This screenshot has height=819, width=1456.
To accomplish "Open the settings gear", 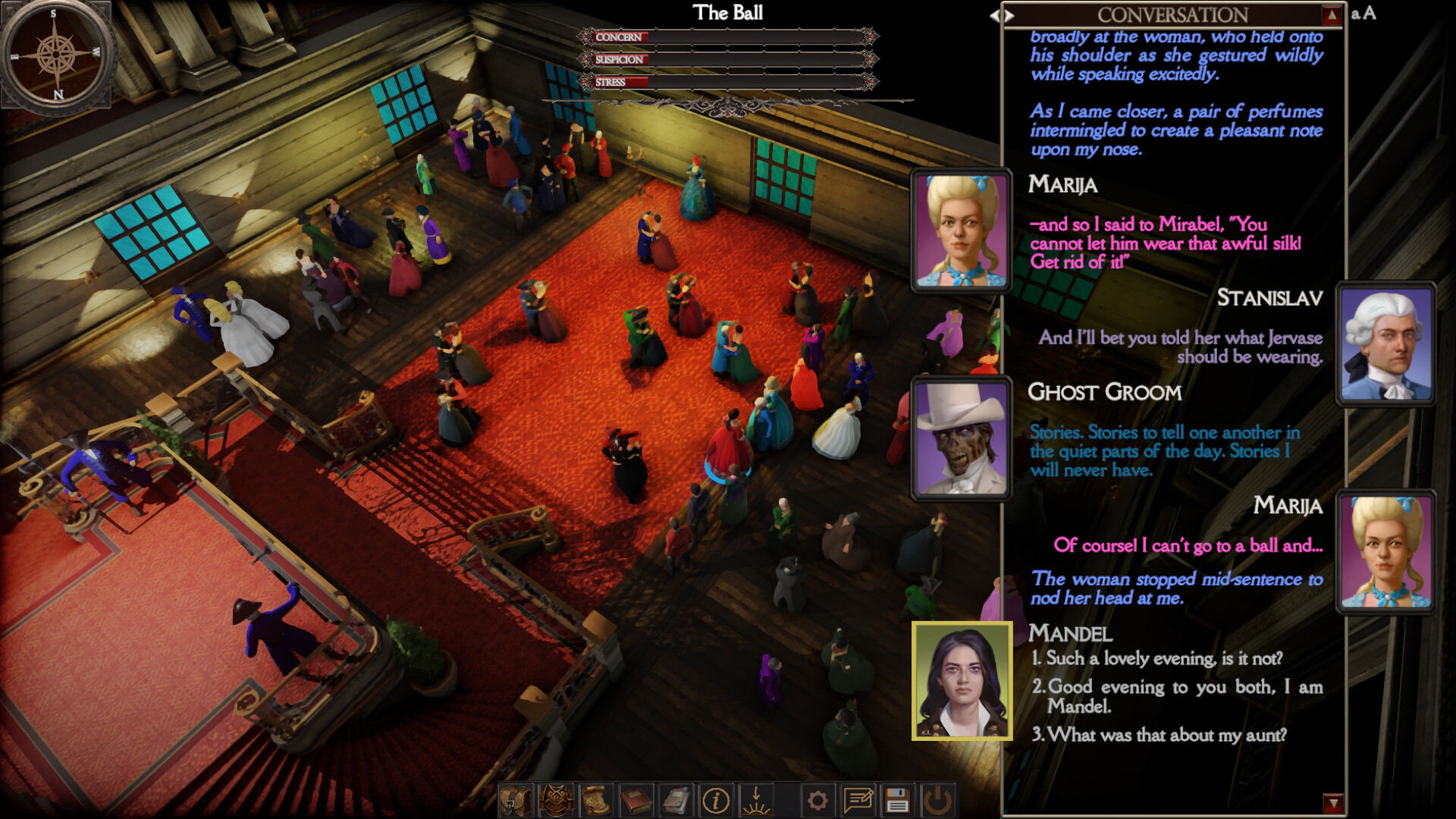I will (x=817, y=800).
